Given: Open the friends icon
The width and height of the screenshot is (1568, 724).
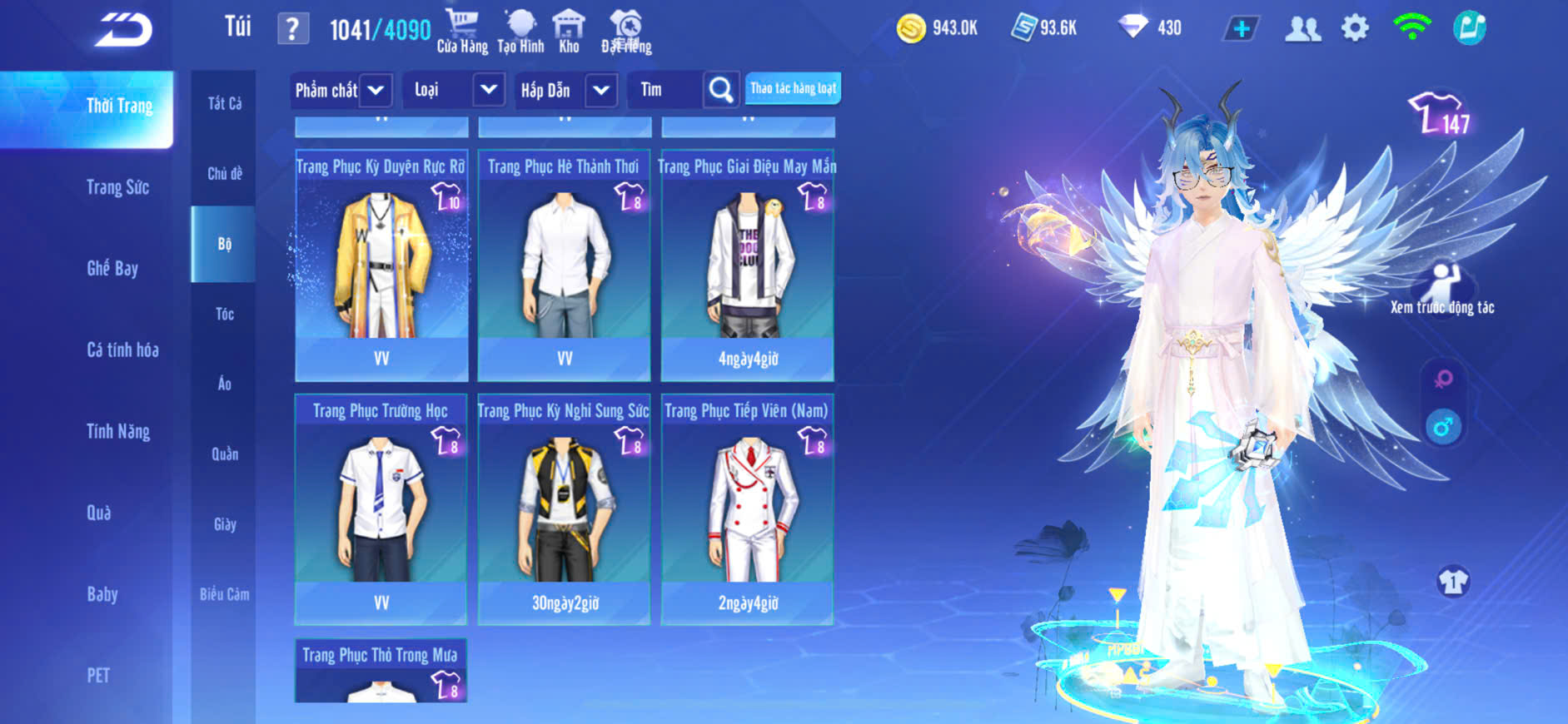Looking at the screenshot, I should coord(1302,29).
